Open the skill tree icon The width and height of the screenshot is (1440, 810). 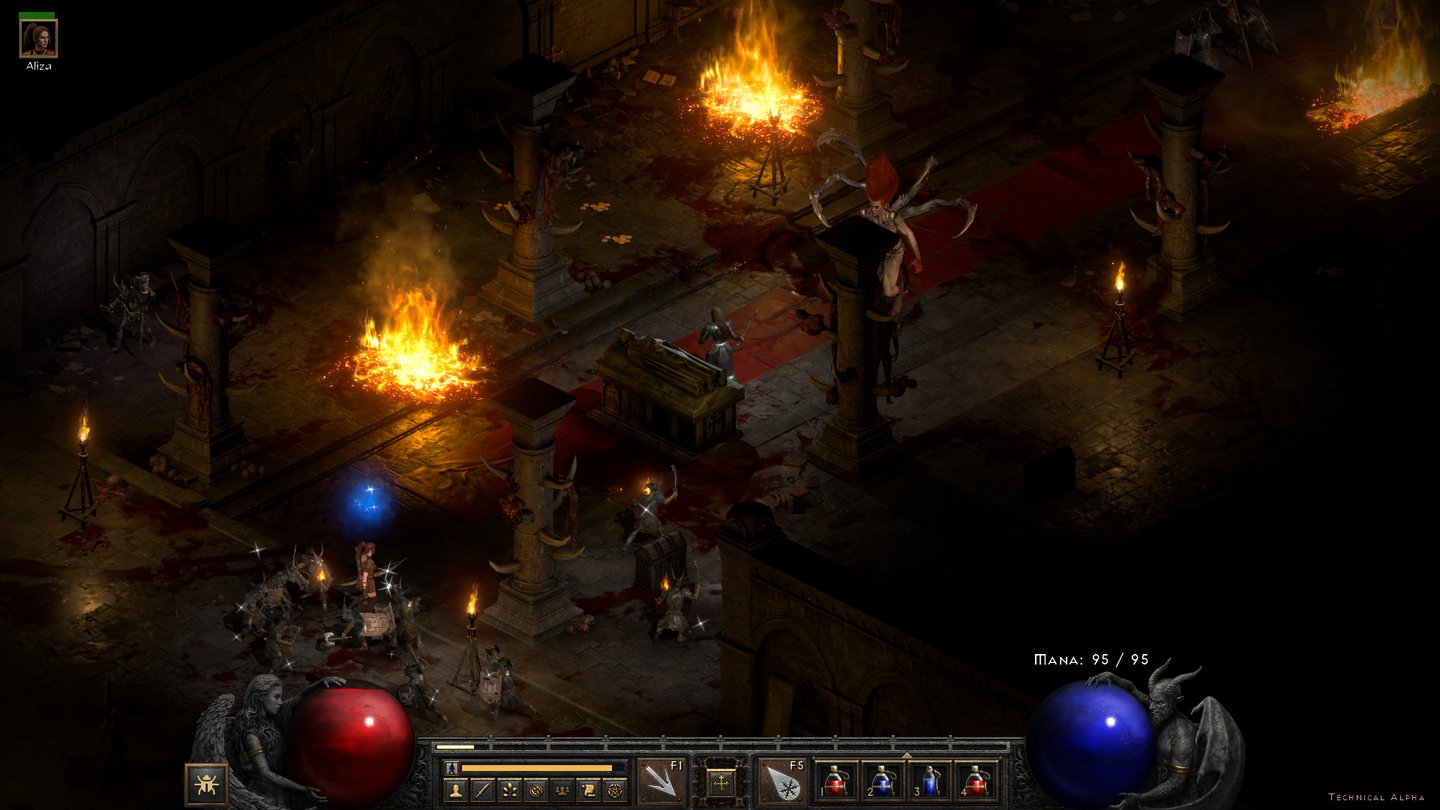point(509,789)
